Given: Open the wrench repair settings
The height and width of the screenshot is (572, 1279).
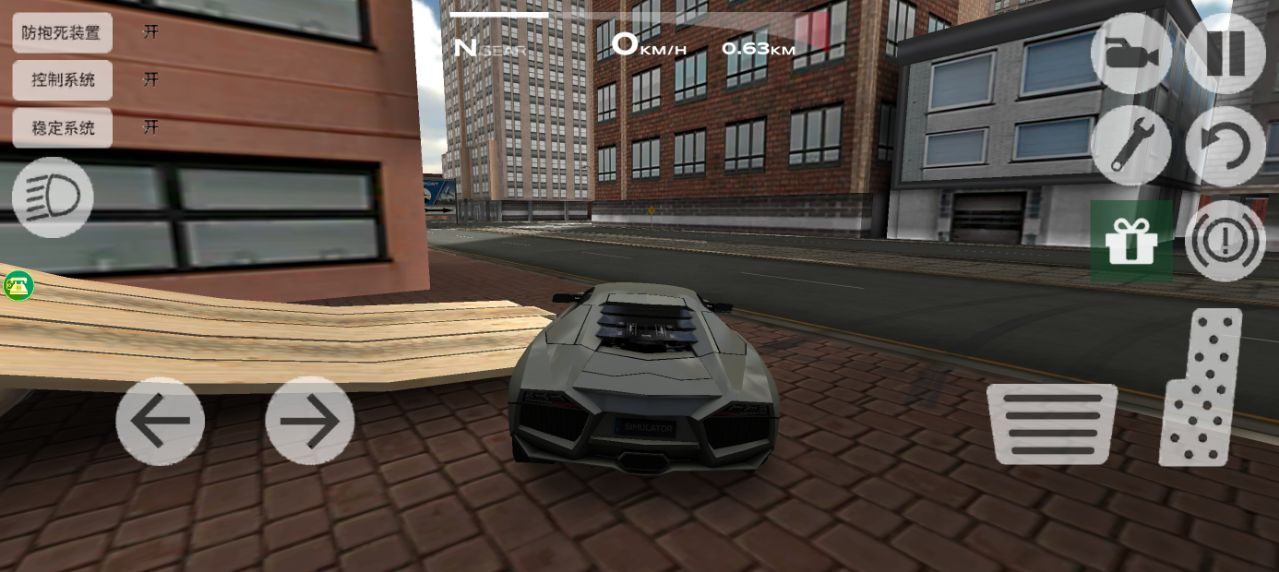Looking at the screenshot, I should click(1131, 146).
